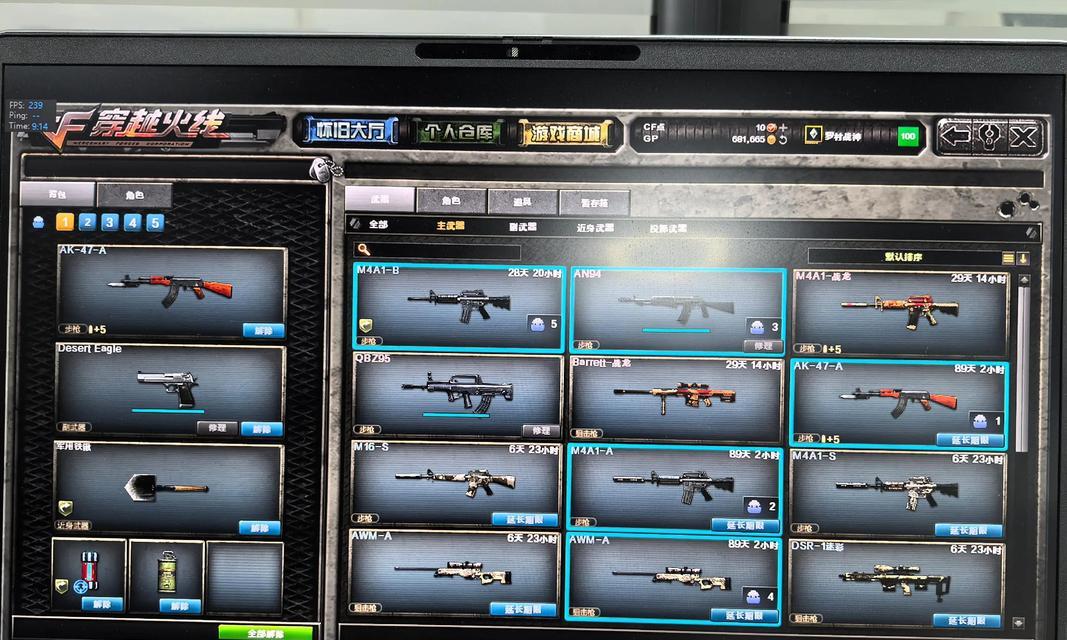Screen dimensions: 1067x640
Task: Close the inventory with the X button
Action: (1023, 137)
